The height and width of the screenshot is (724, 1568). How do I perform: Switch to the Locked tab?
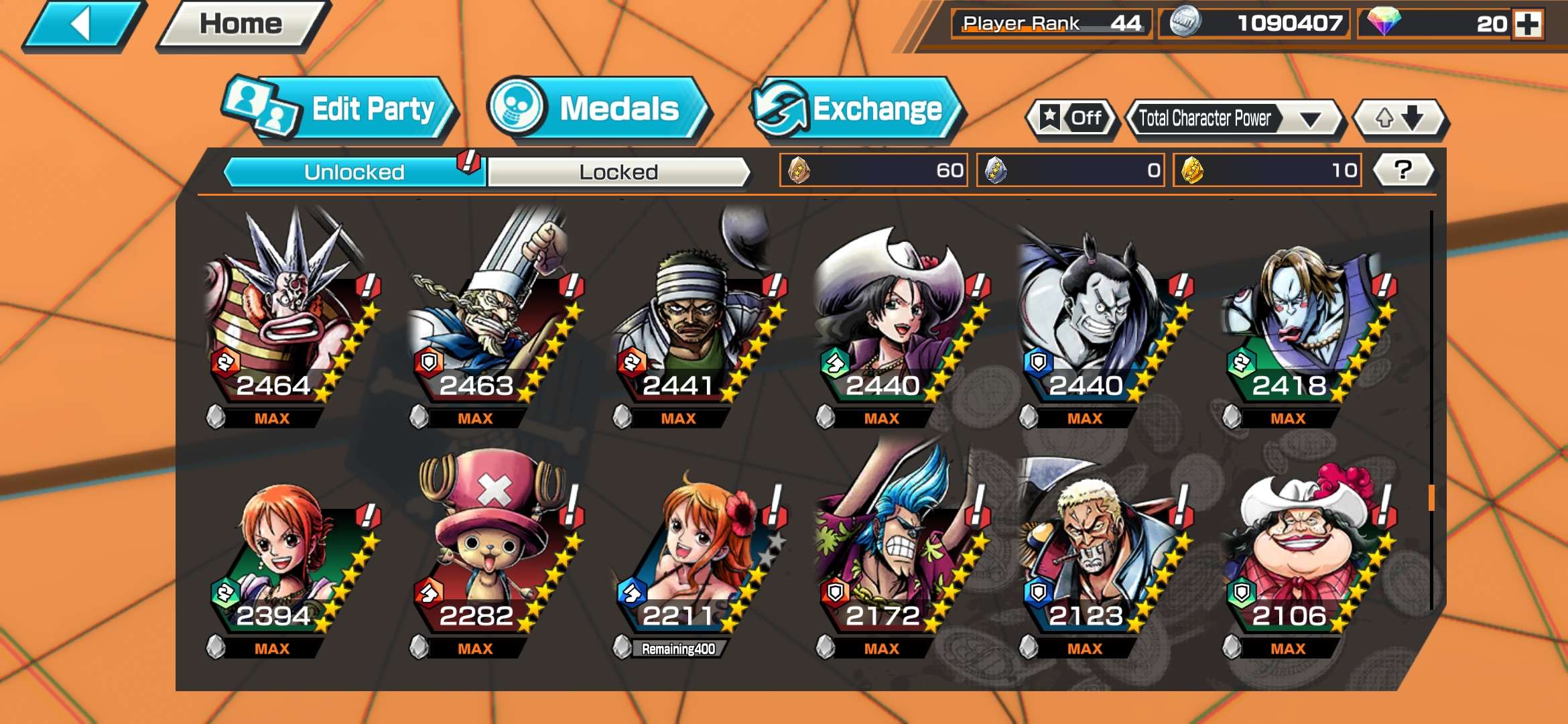point(620,172)
